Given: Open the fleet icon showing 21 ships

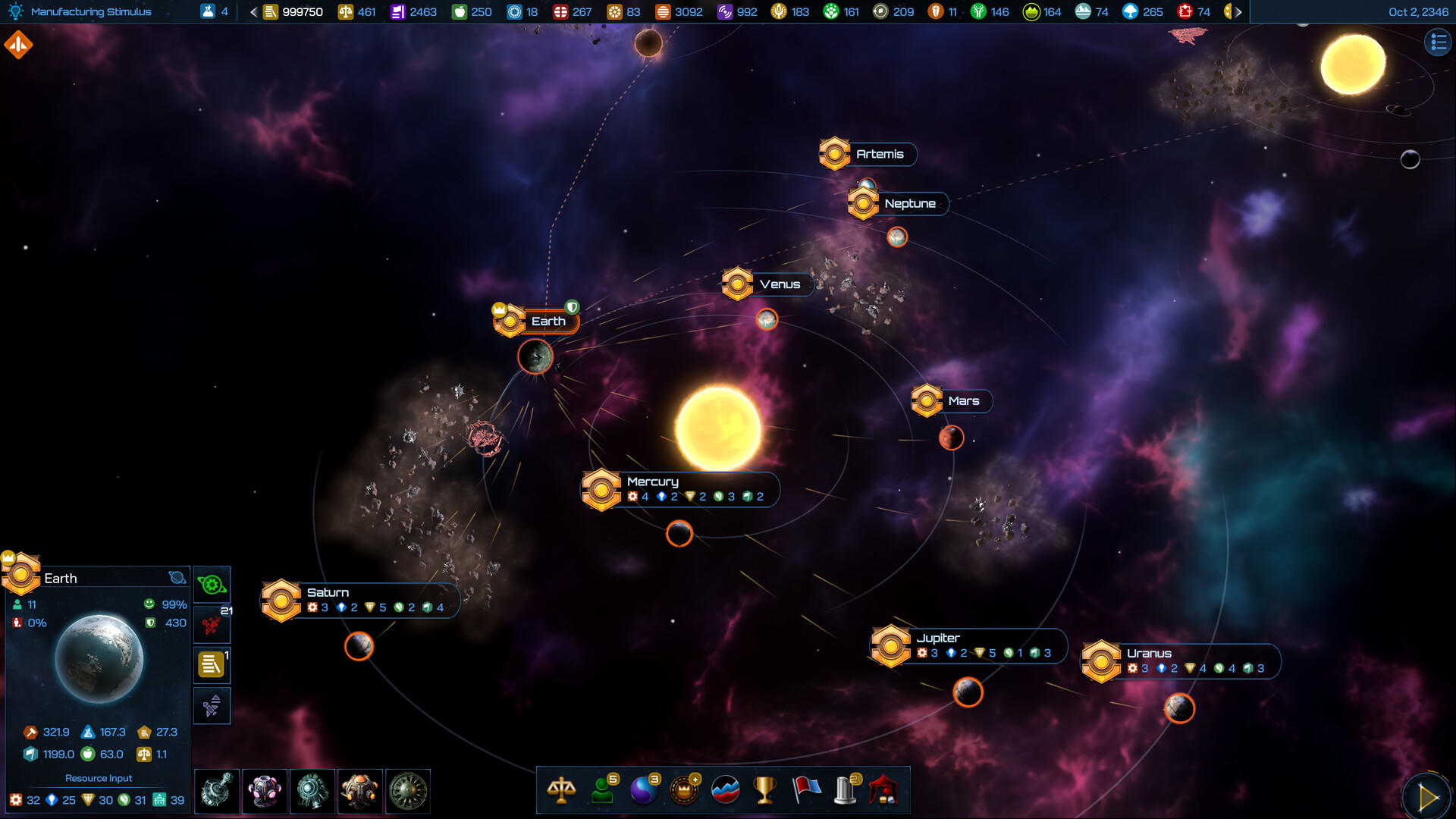Looking at the screenshot, I should point(212,623).
